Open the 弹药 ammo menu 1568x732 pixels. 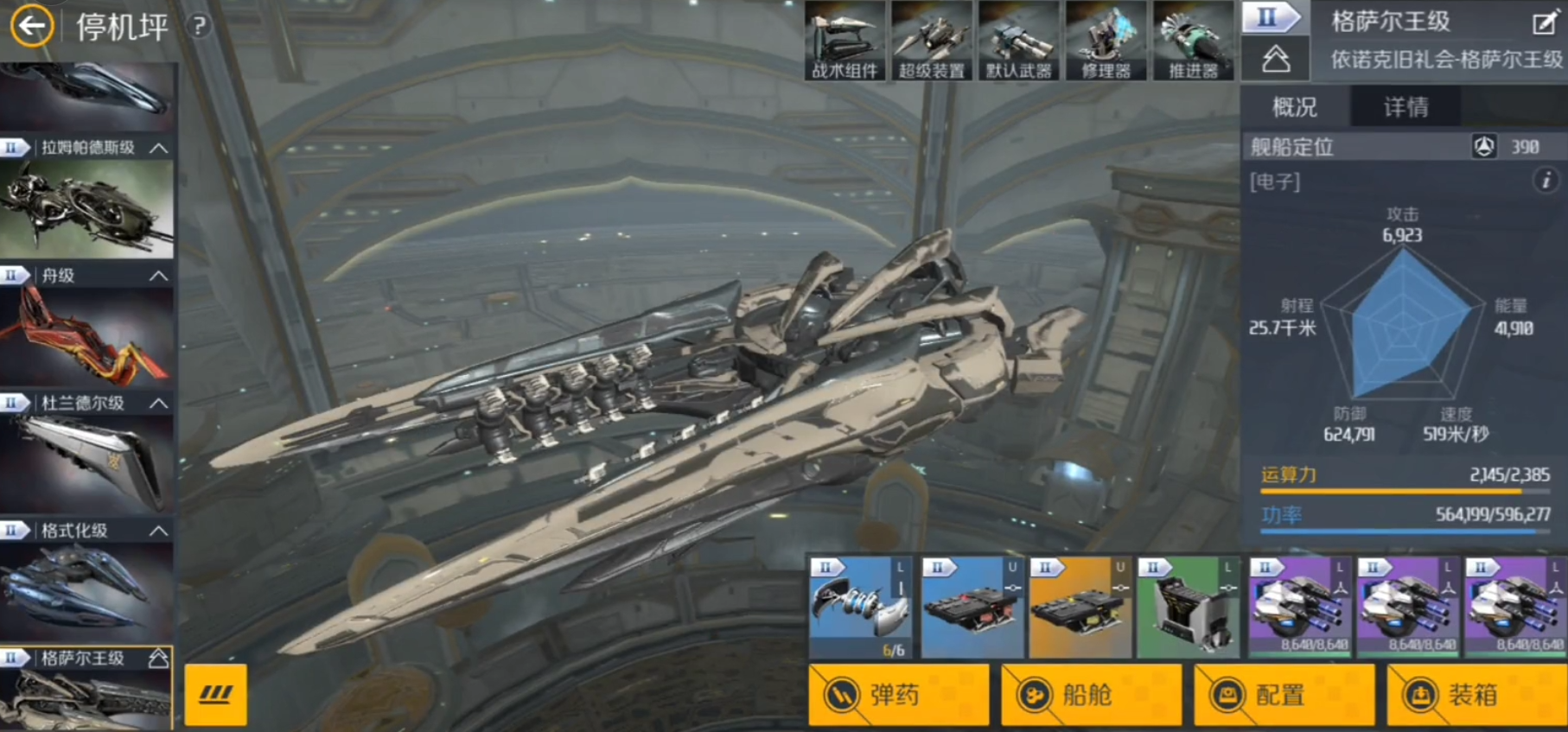[x=899, y=694]
